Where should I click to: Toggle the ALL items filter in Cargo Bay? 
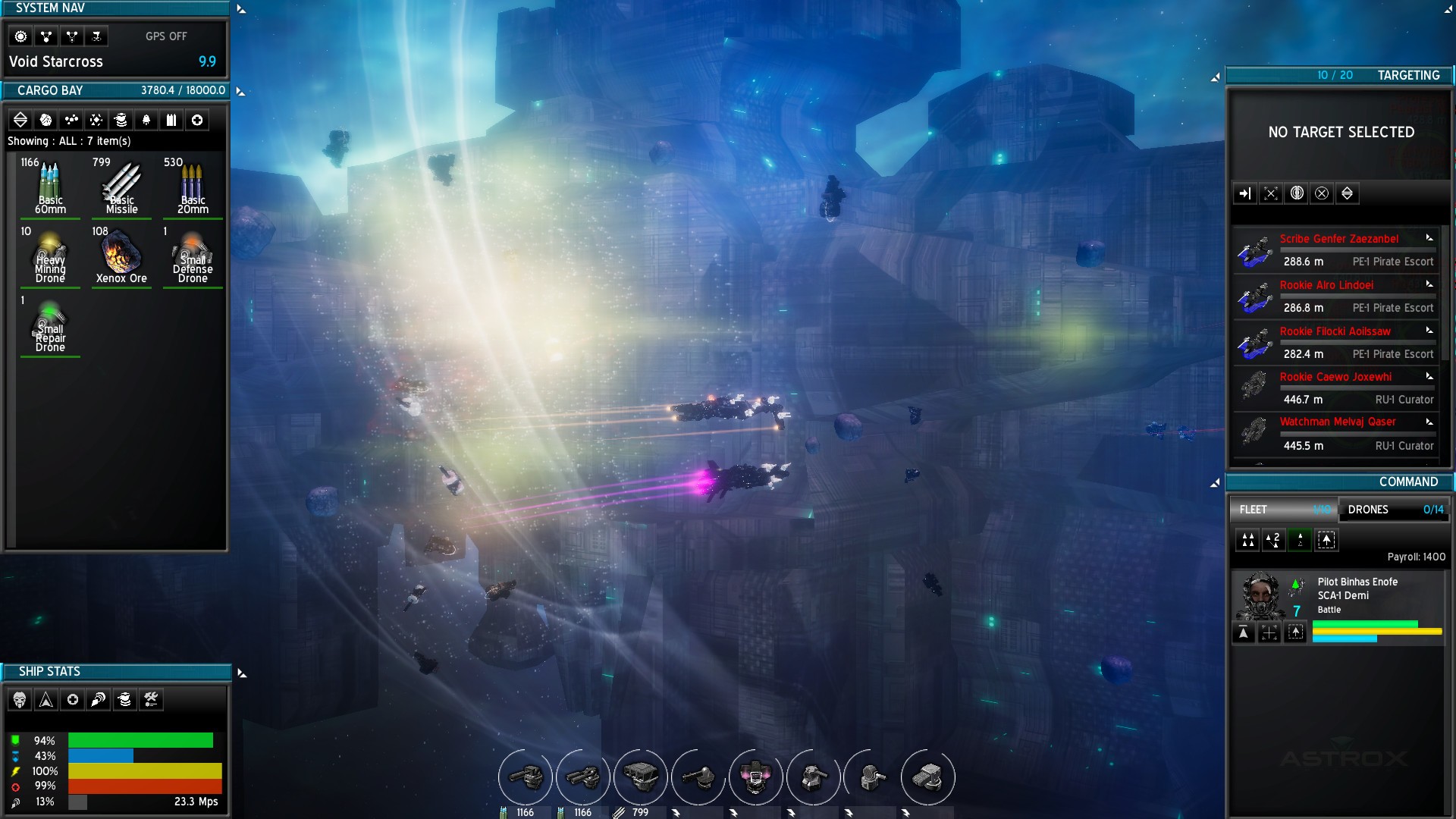tap(20, 120)
